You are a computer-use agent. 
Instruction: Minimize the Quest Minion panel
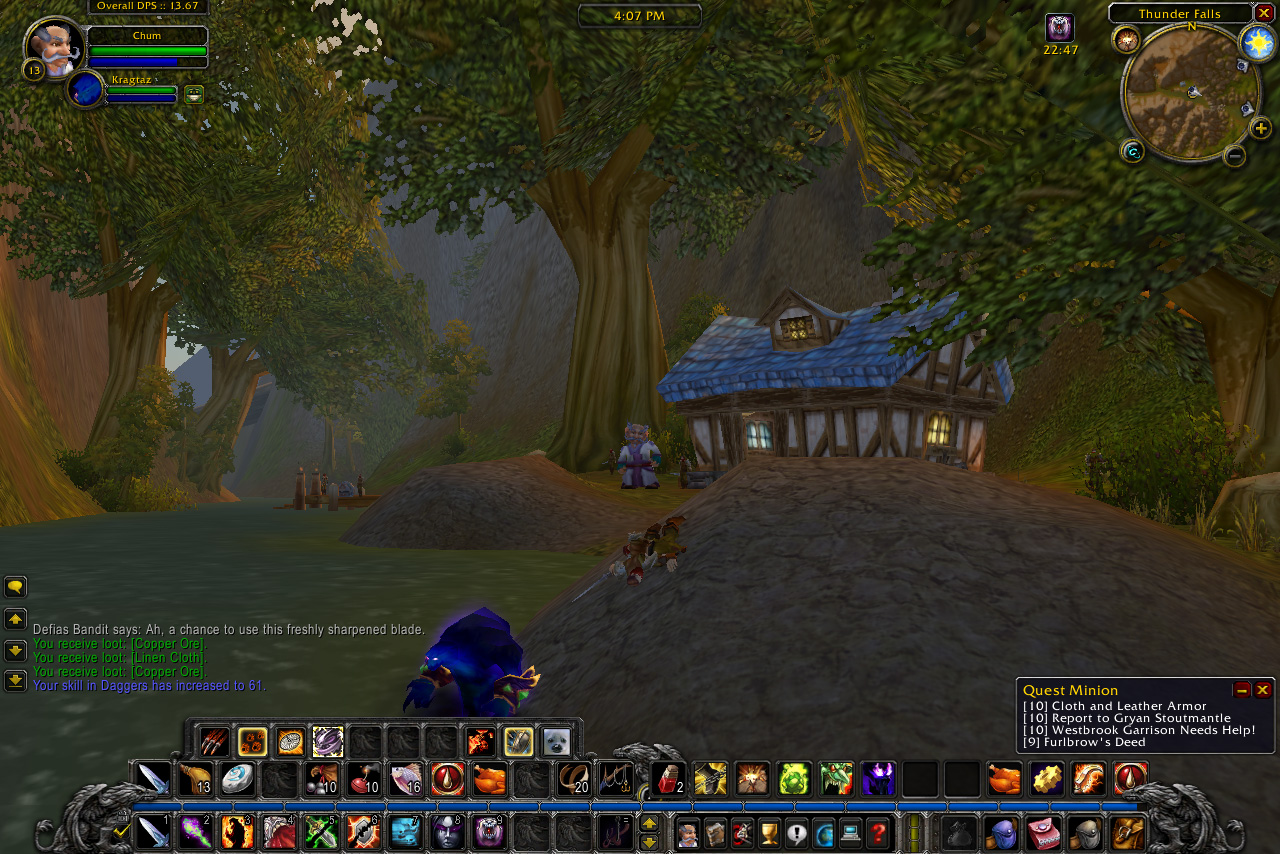1242,690
